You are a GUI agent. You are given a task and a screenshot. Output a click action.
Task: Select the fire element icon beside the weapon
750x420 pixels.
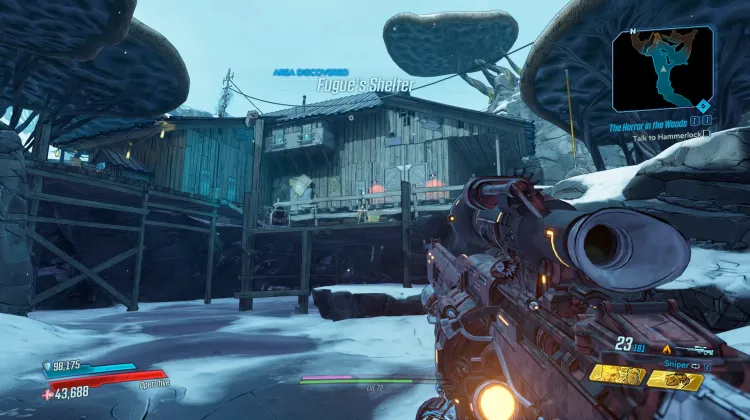(667, 349)
